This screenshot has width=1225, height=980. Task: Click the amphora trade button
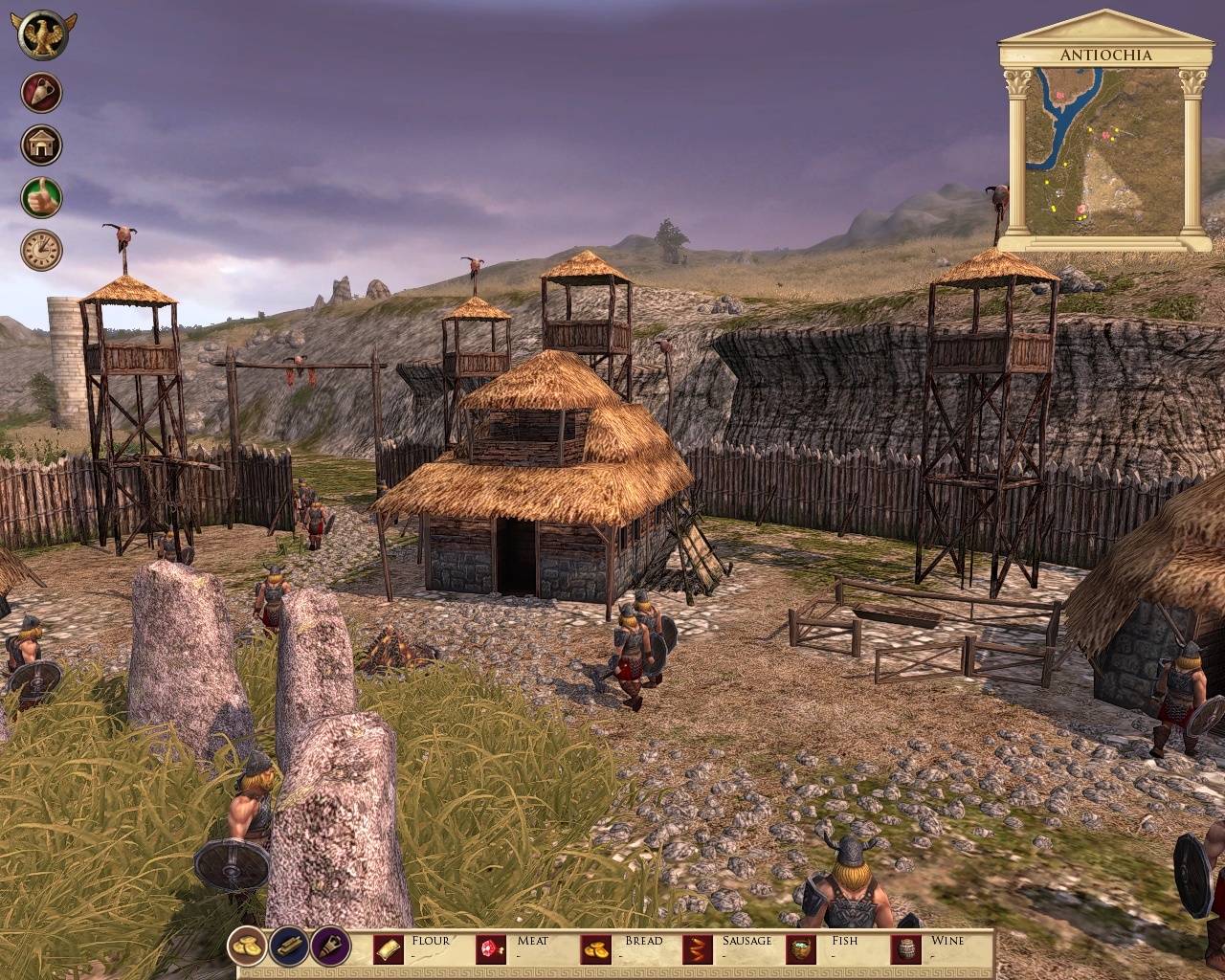click(42, 93)
